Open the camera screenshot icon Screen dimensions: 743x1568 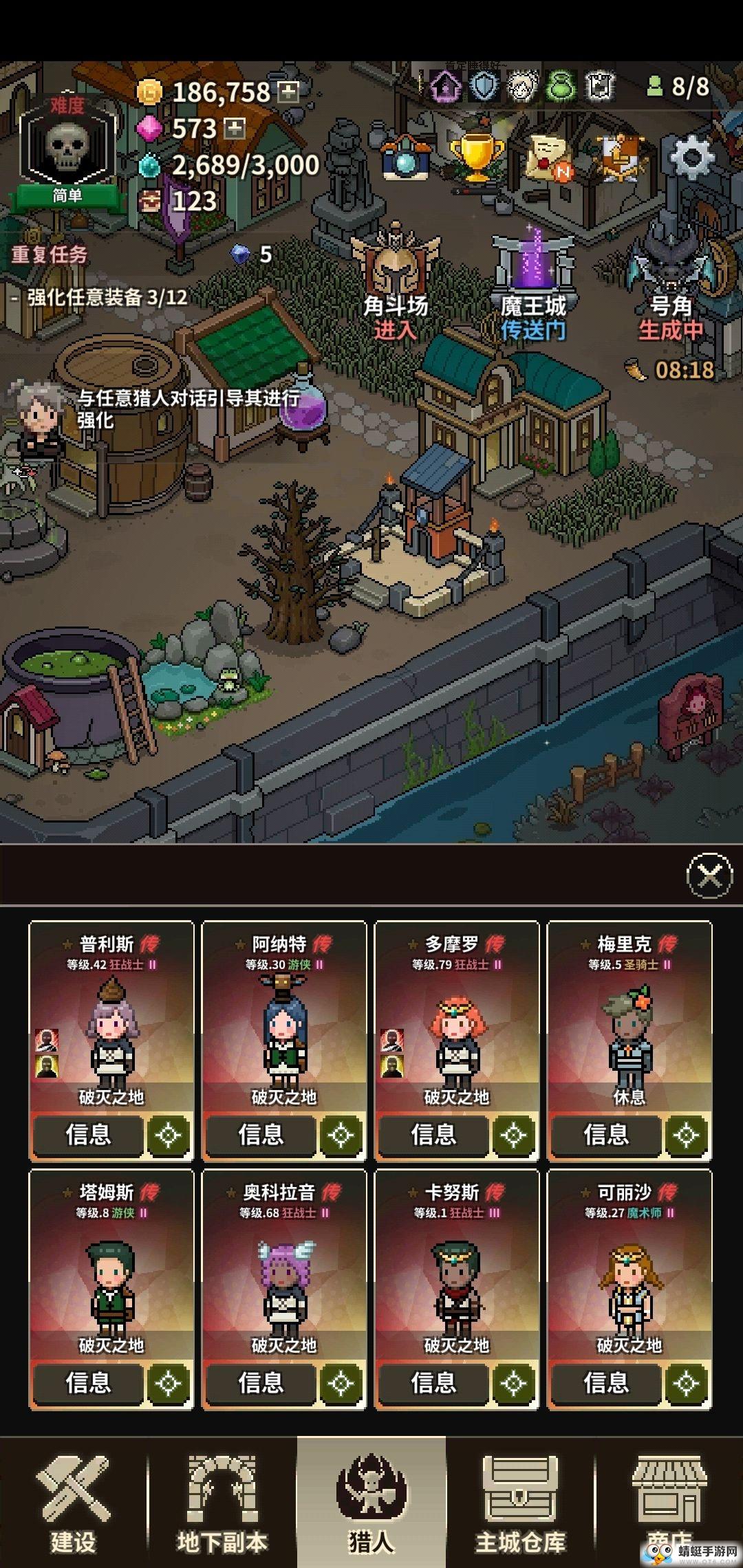405,158
